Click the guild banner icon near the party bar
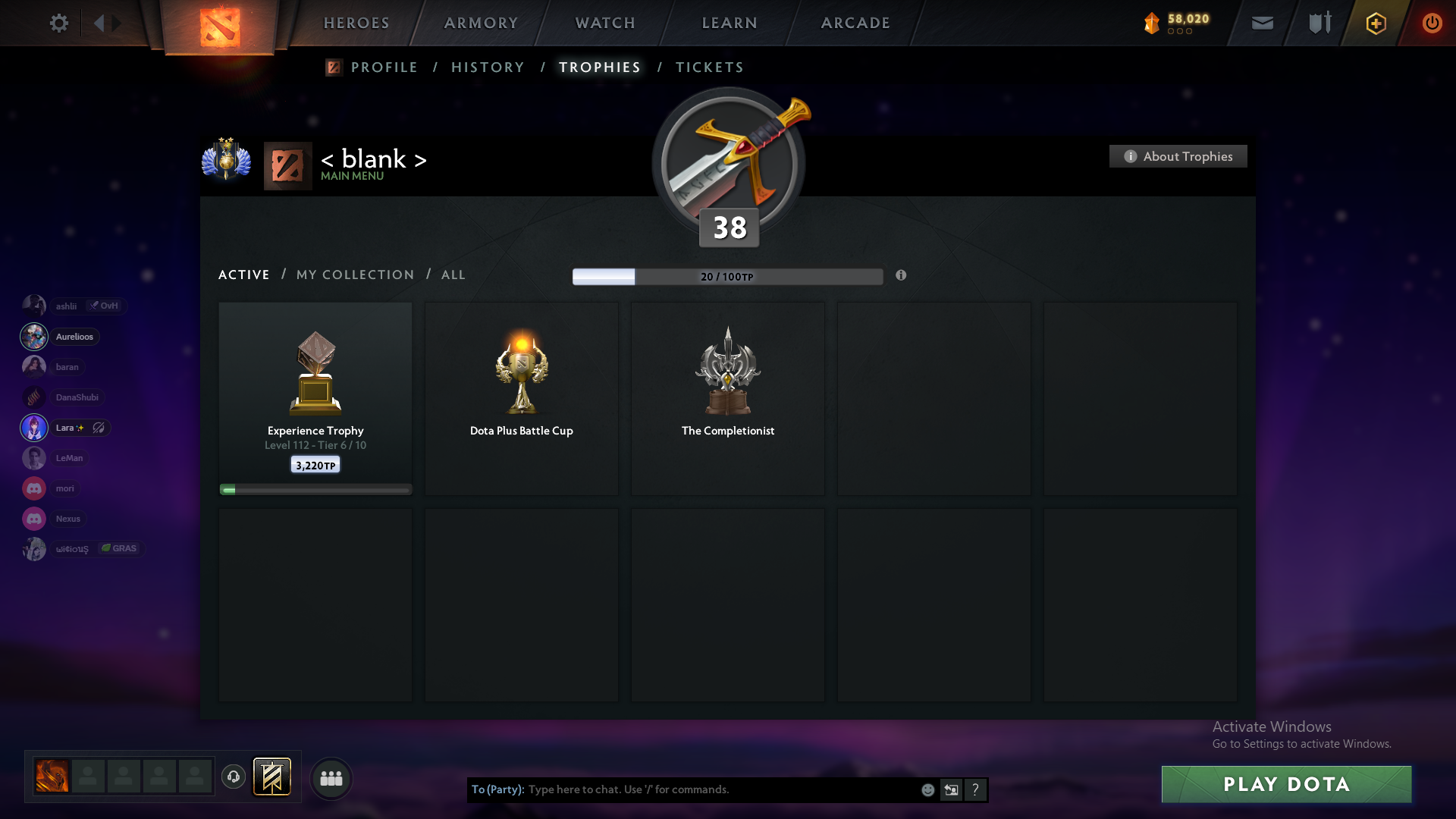This screenshot has width=1456, height=819. (273, 777)
